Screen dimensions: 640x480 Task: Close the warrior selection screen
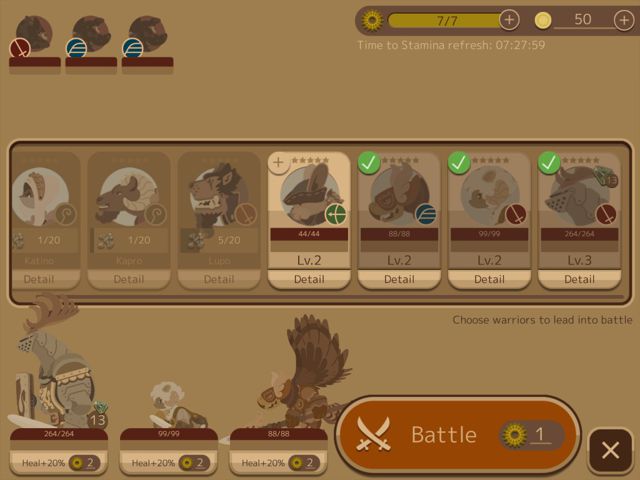point(610,450)
